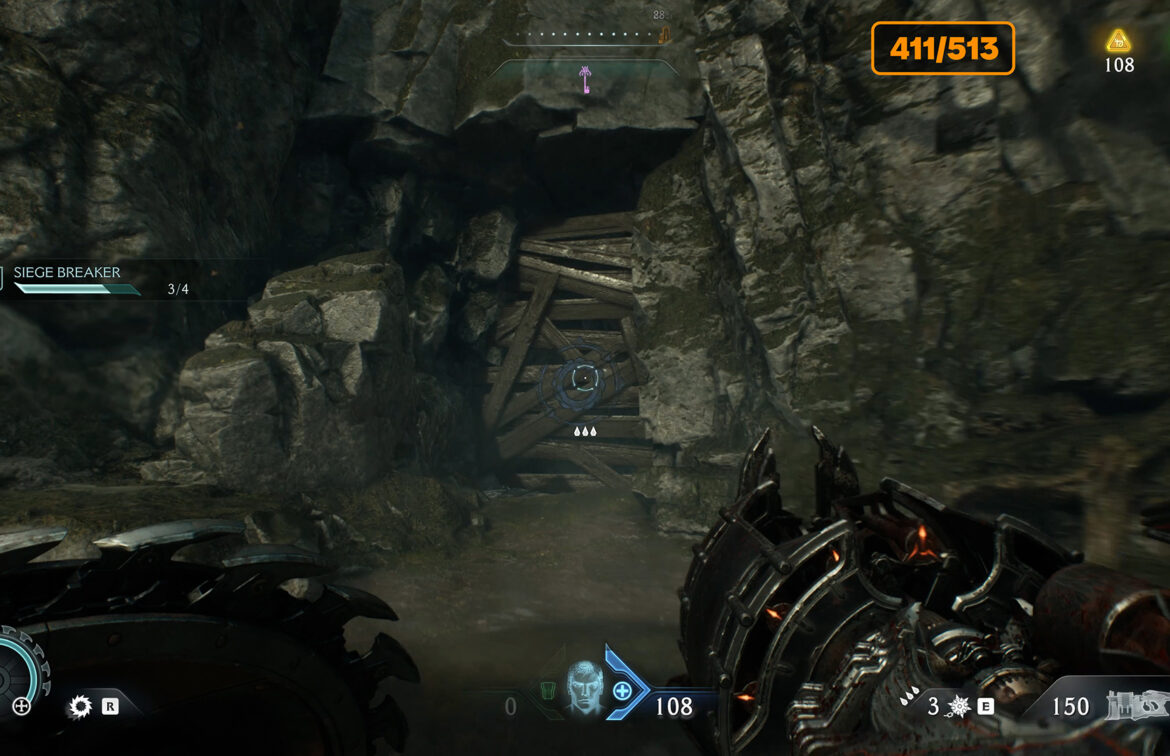
Task: Click the orange 411/513 counter overlay
Action: (x=942, y=48)
